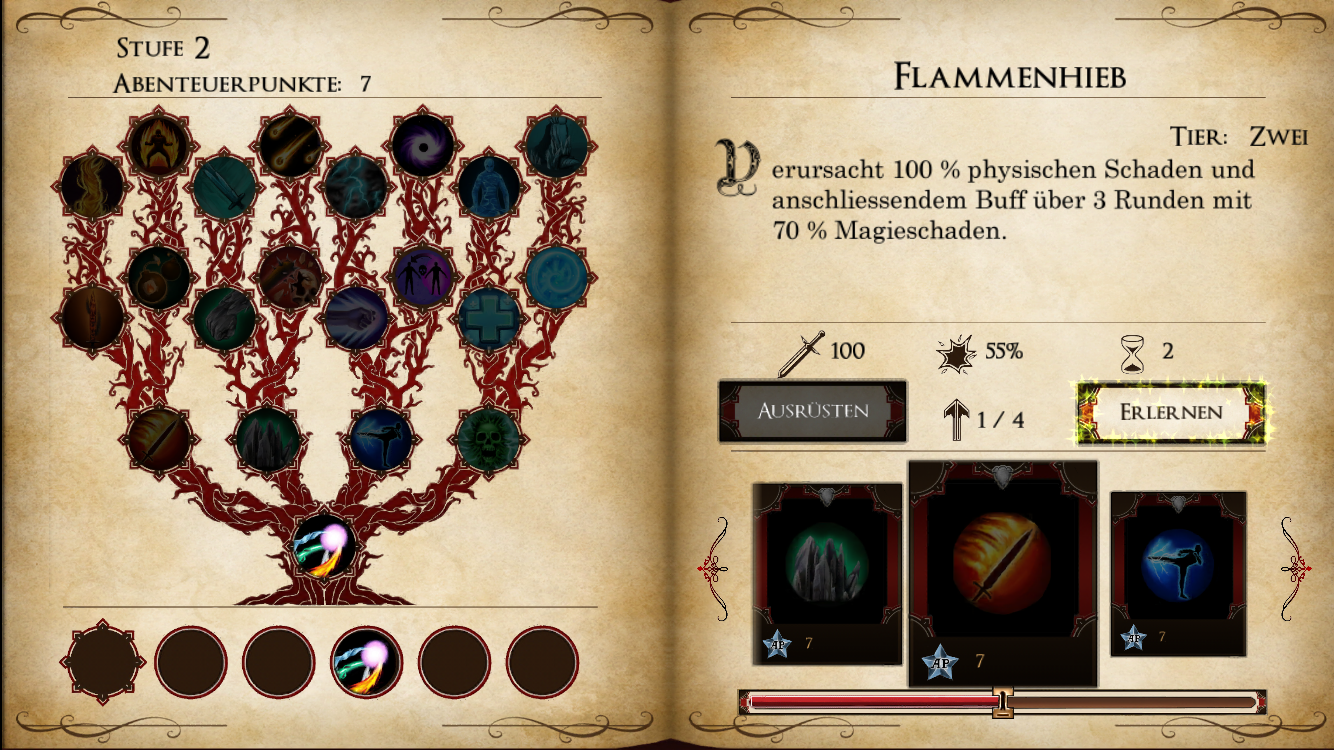This screenshot has height=750, width=1334.
Task: Show the next skill card with right arrow
Action: coord(1295,568)
